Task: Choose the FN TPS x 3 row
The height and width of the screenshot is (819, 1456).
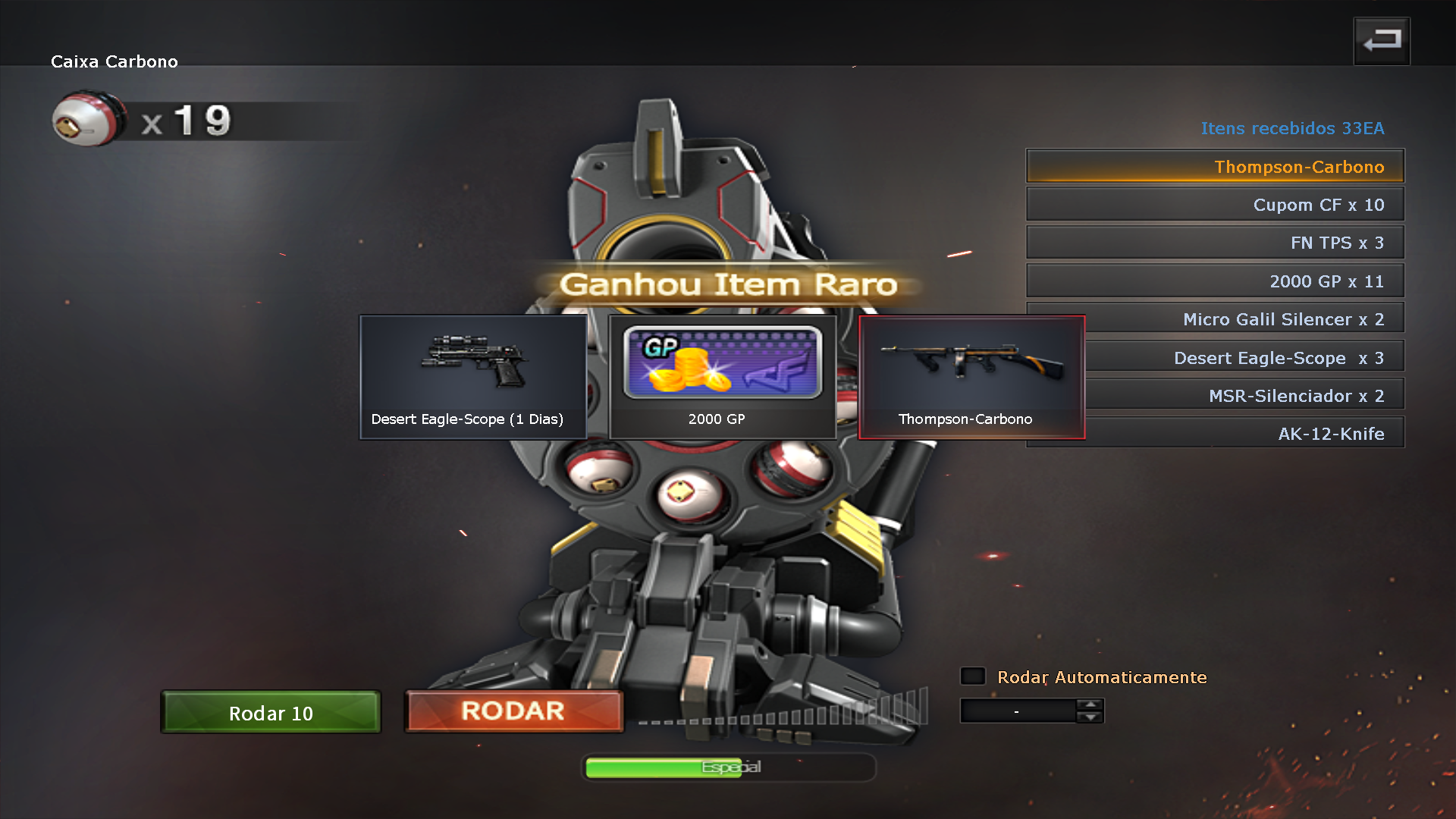Action: [x=1215, y=243]
